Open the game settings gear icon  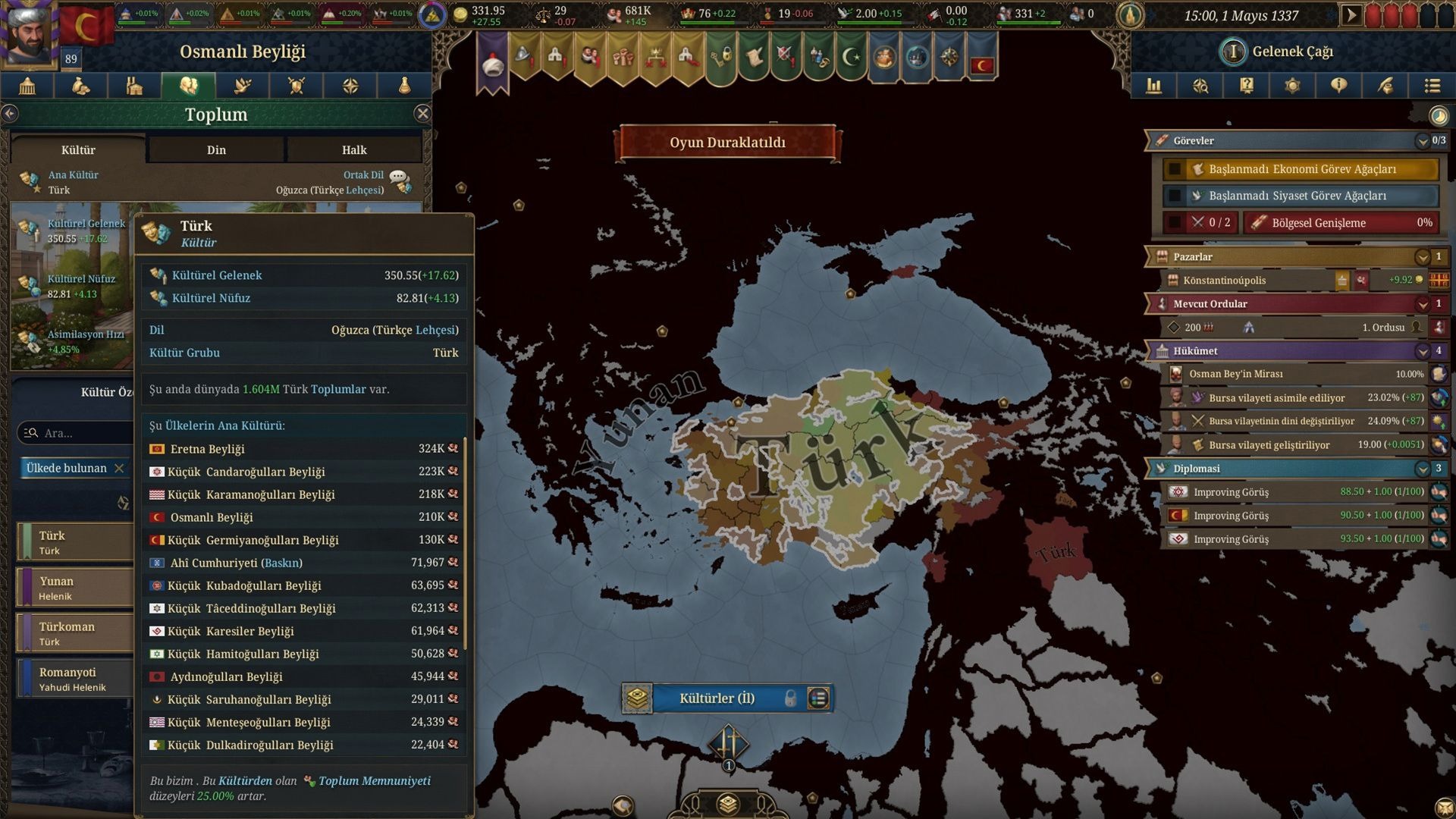1292,86
